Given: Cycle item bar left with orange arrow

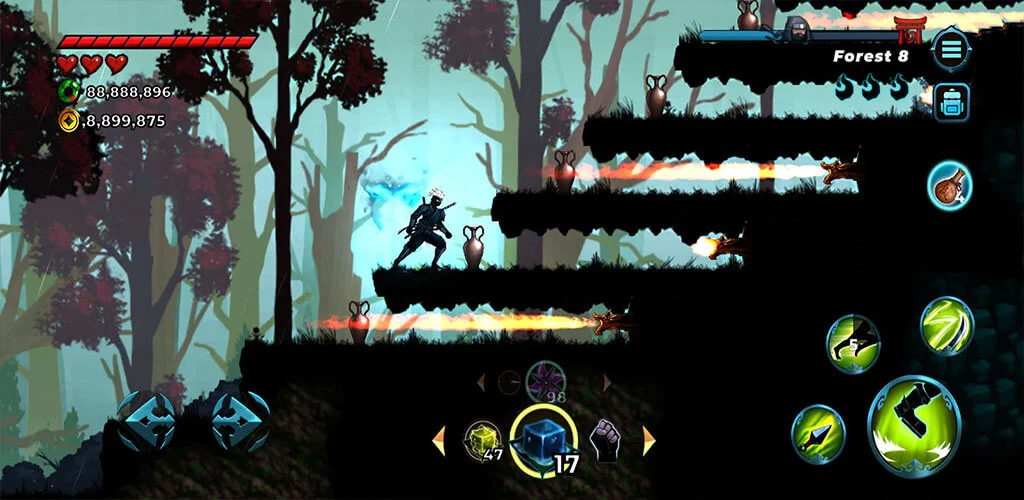Looking at the screenshot, I should click(438, 440).
